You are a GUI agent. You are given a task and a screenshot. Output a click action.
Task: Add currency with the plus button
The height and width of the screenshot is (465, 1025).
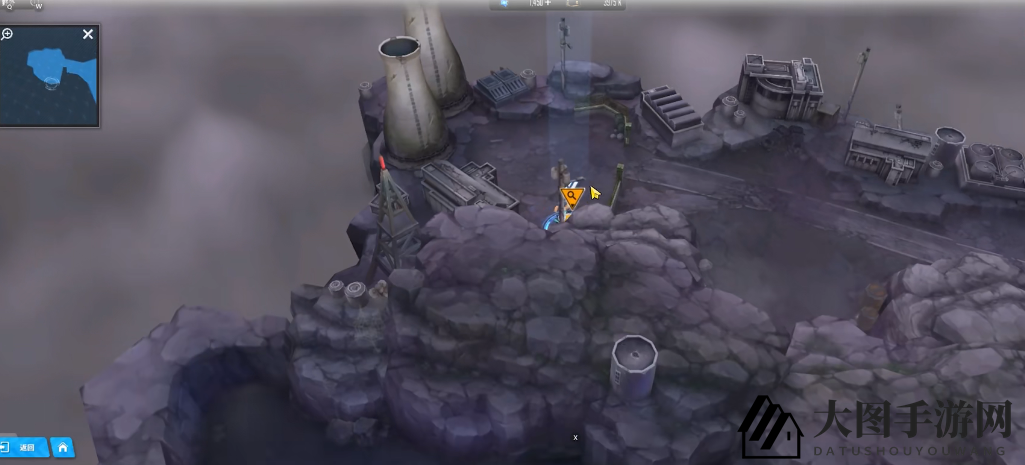(x=548, y=3)
